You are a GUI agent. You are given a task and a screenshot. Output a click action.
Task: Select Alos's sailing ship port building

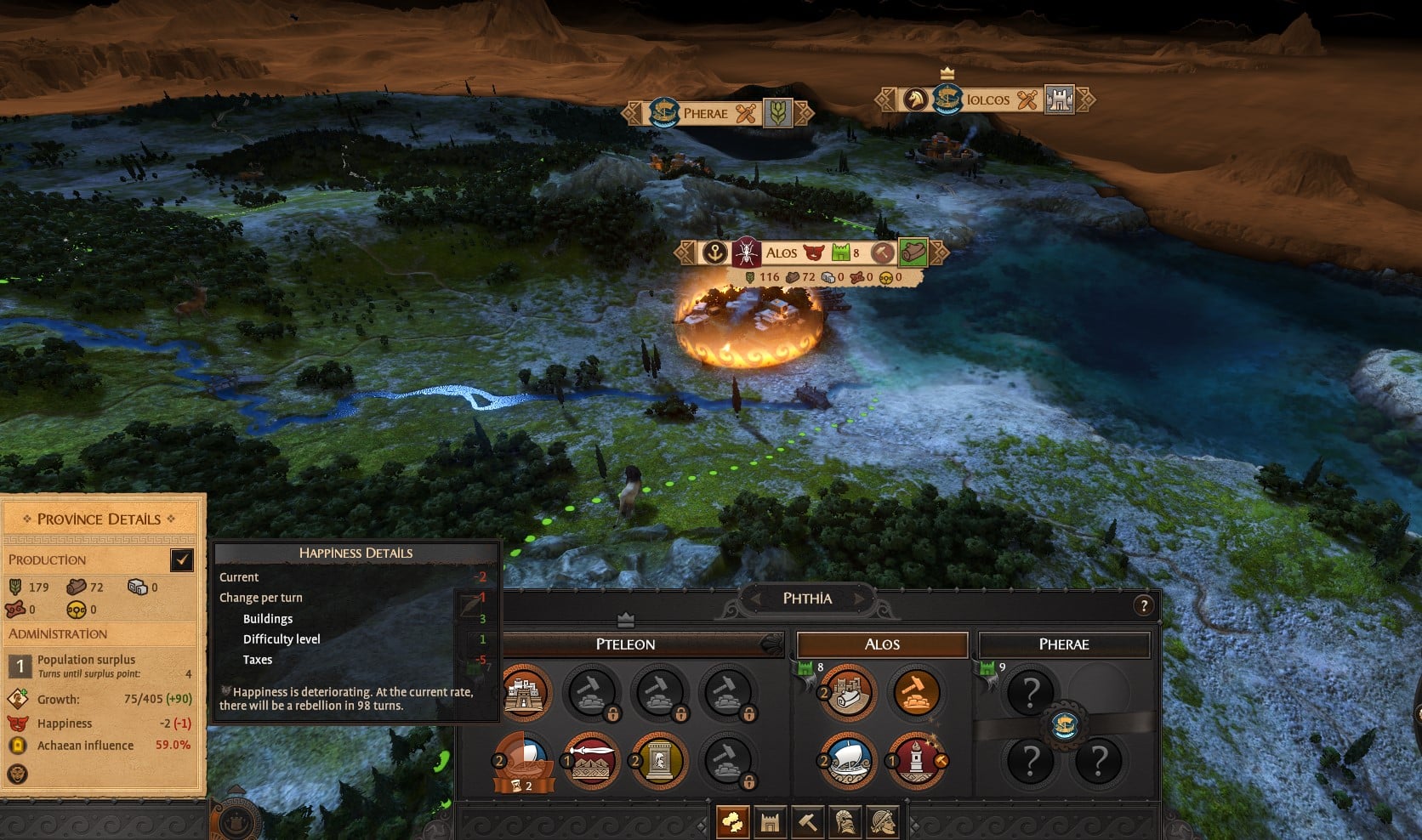pyautogui.click(x=848, y=759)
